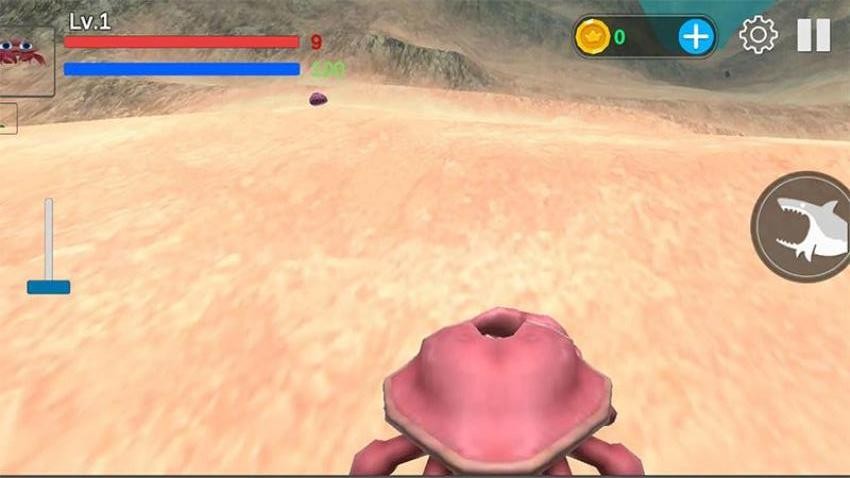
Task: Open the settings gear menu
Action: [x=758, y=36]
